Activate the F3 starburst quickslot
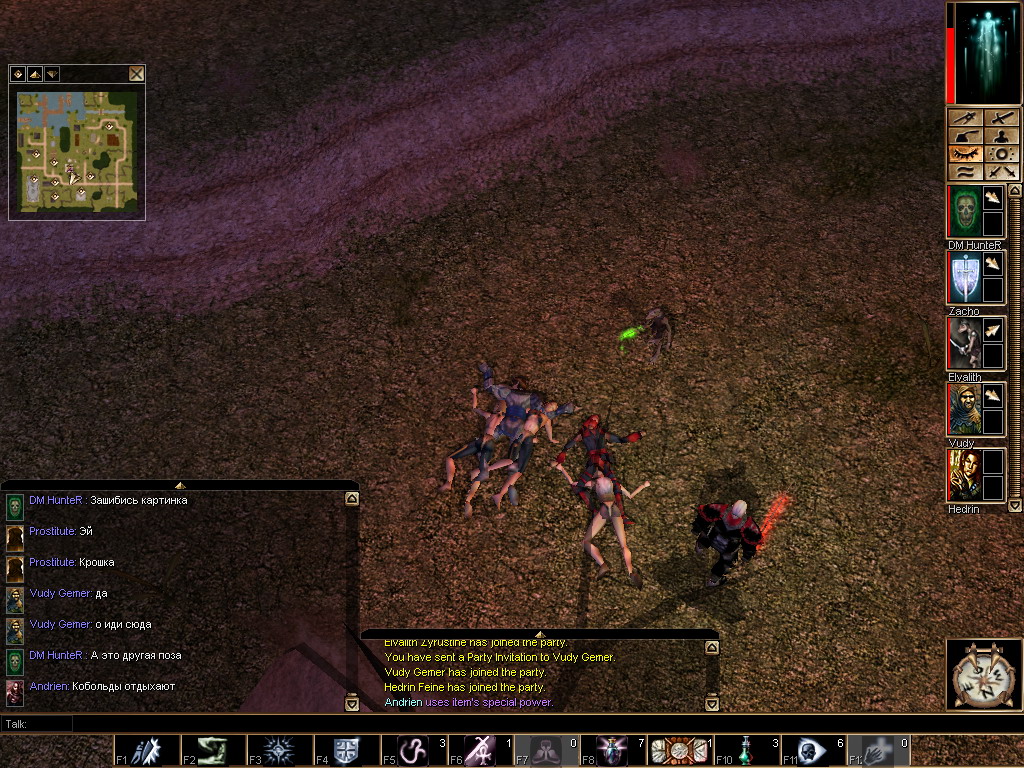Viewport: 1024px width, 768px height. [x=277, y=751]
